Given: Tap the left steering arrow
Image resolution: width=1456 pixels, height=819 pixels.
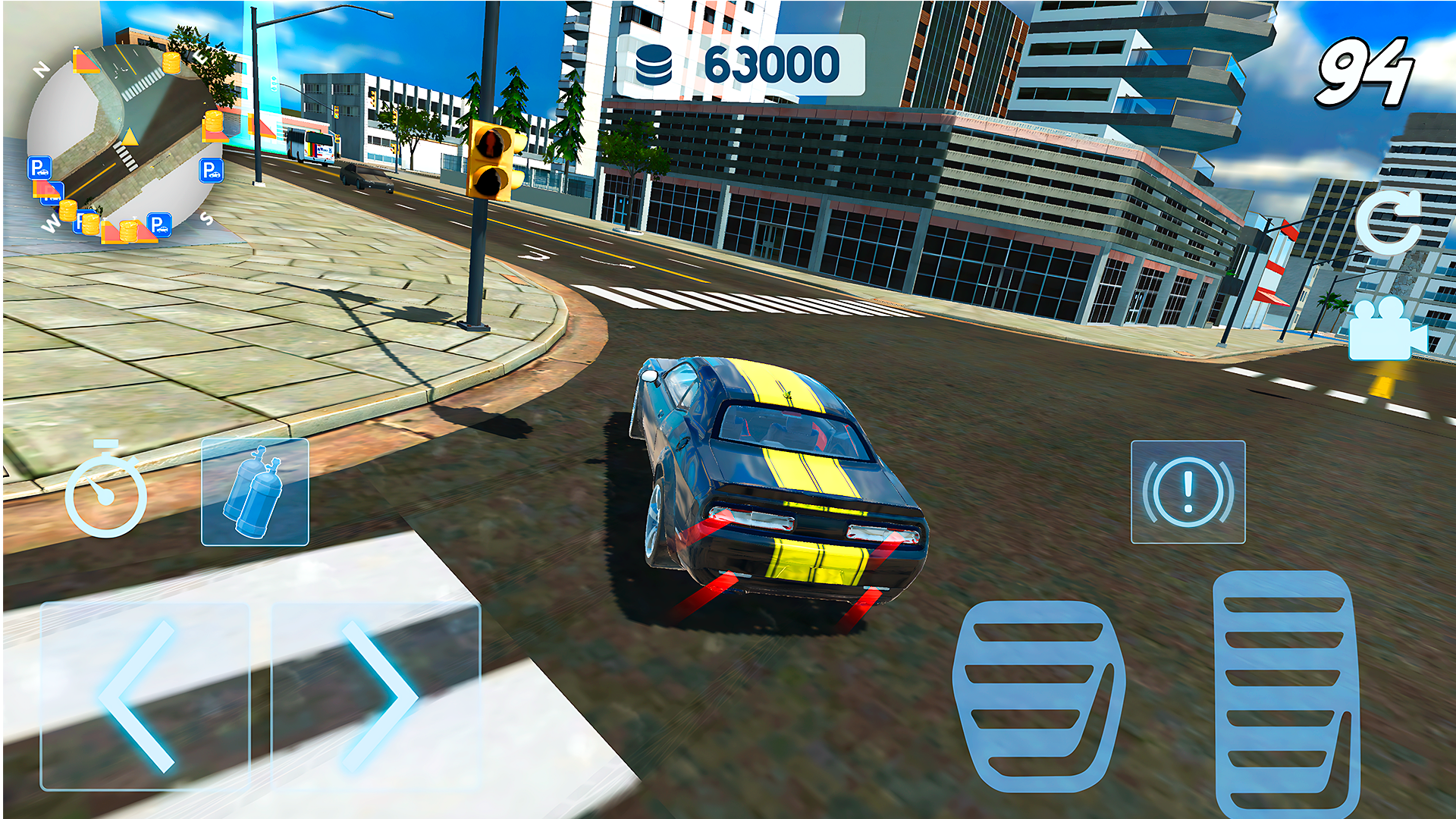Looking at the screenshot, I should pos(140,694).
